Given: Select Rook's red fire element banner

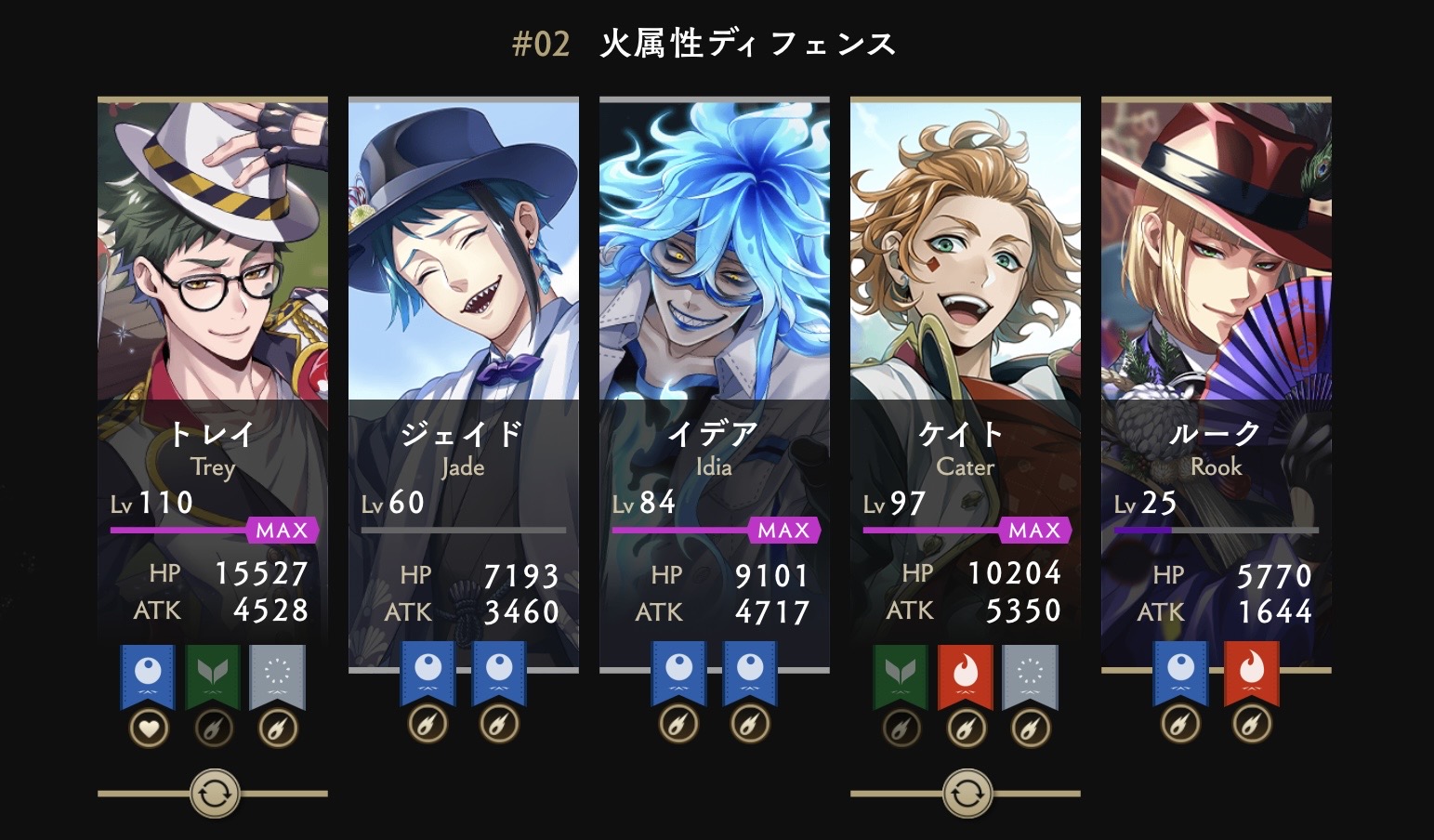Looking at the screenshot, I should pyautogui.click(x=1252, y=673).
